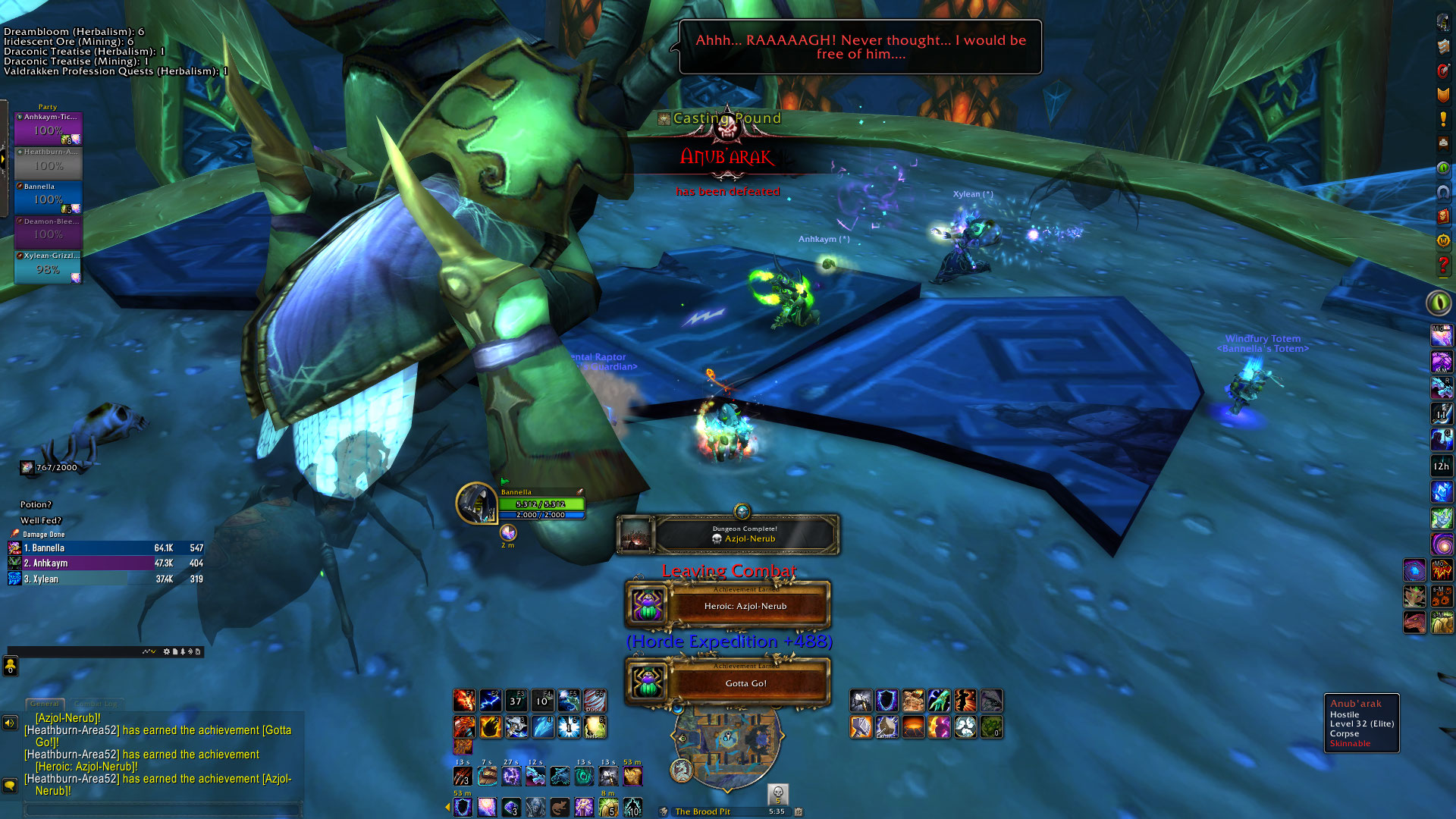This screenshot has width=1456, height=819.
Task: Select Anhkaym's party frame
Action: click(x=48, y=127)
